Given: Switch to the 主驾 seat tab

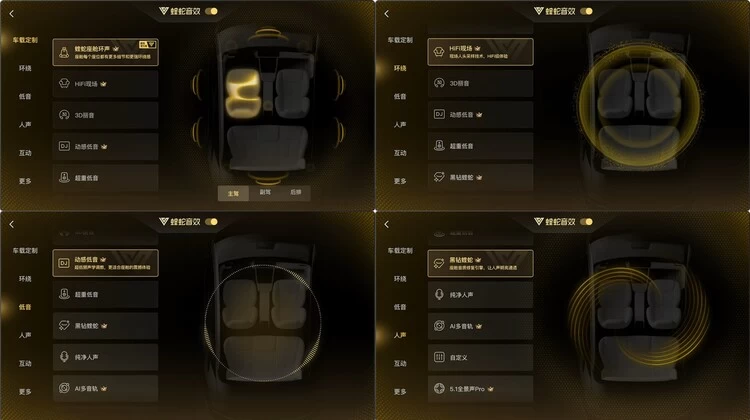Looking at the screenshot, I should [234, 192].
